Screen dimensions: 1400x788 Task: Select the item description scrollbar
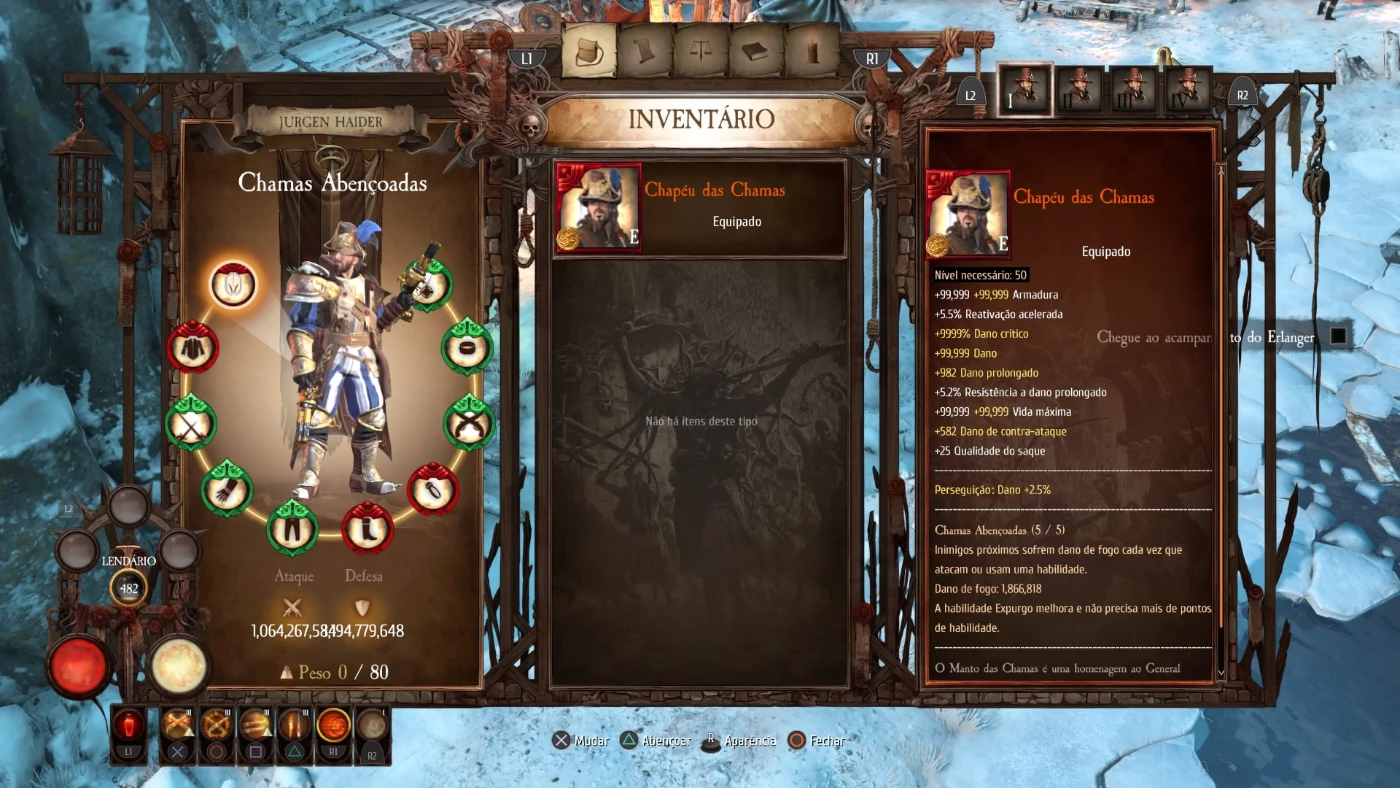[1220, 420]
